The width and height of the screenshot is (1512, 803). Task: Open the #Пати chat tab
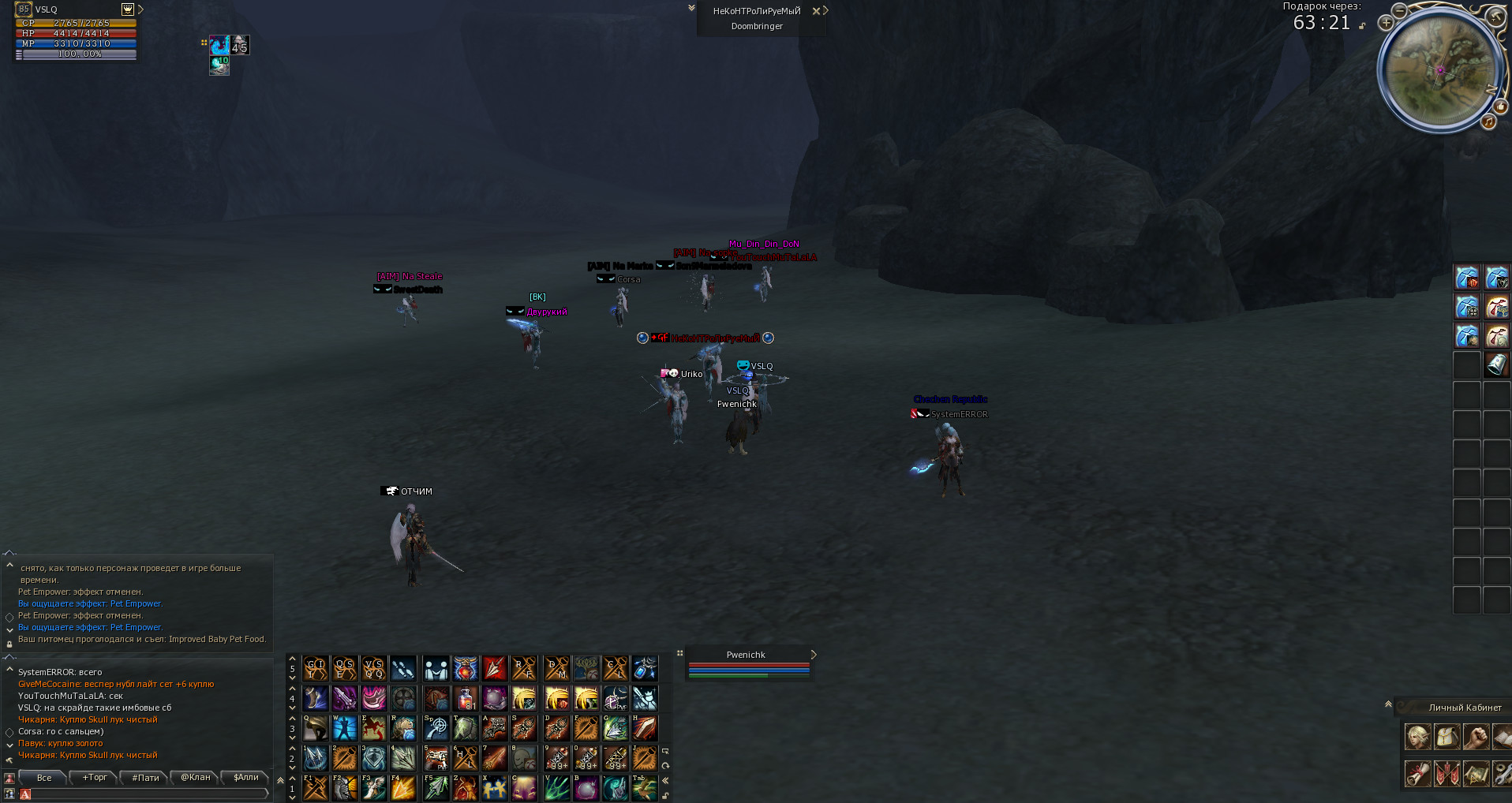click(x=145, y=778)
